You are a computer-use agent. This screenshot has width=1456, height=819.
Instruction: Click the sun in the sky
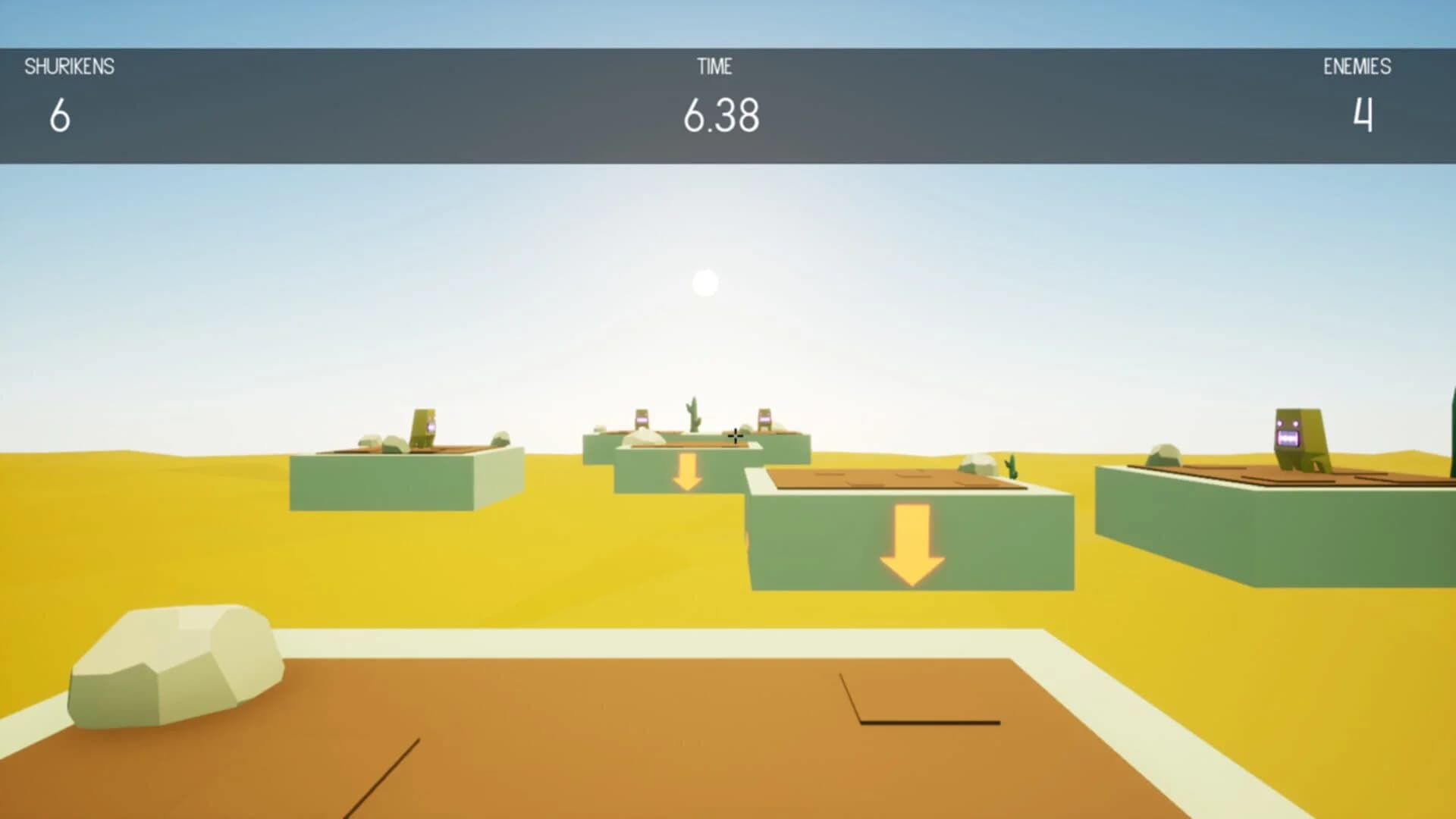tap(705, 281)
